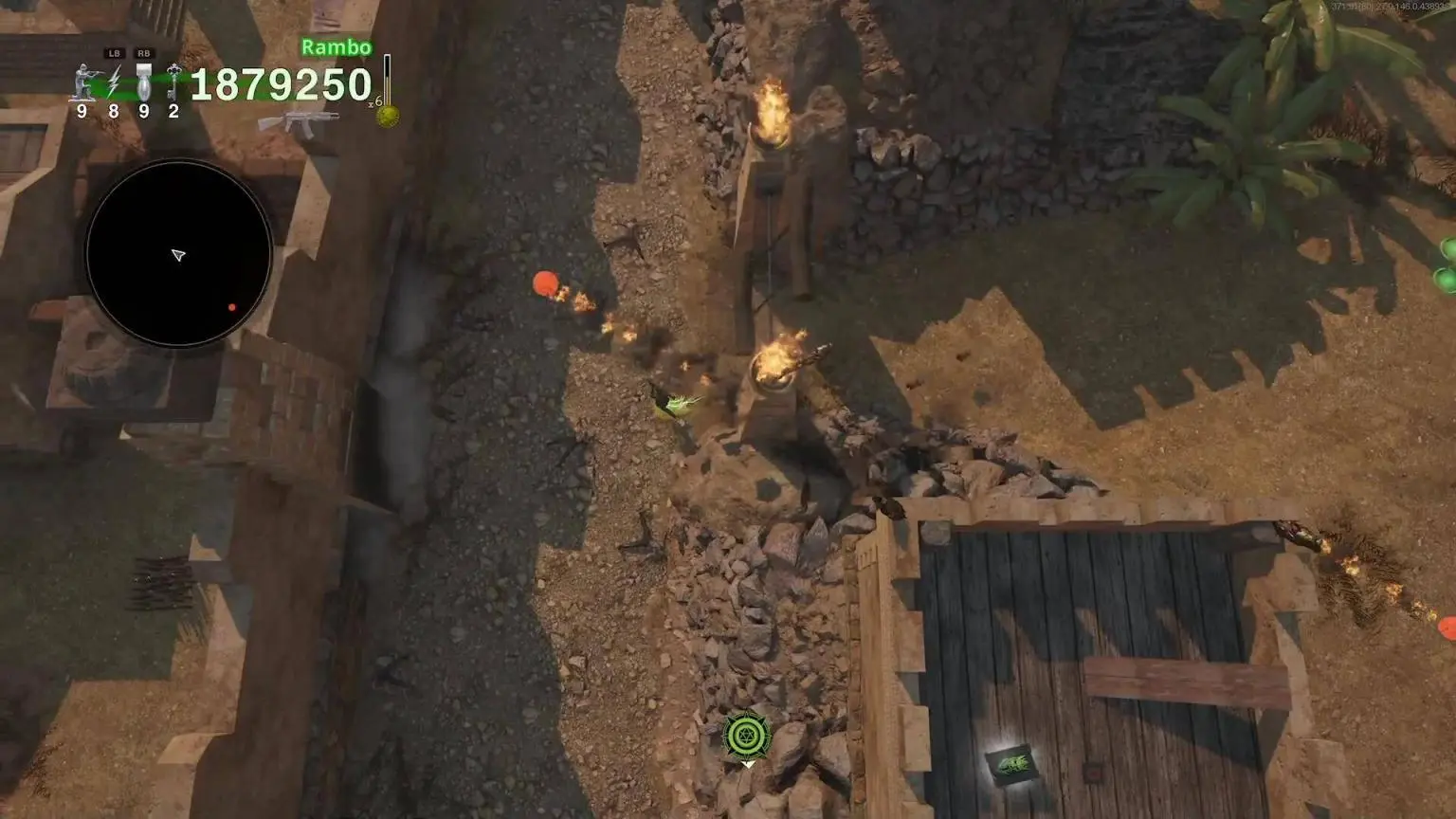This screenshot has width=1456, height=819.
Task: Click the lightning bolt ability icon
Action: pos(115,81)
